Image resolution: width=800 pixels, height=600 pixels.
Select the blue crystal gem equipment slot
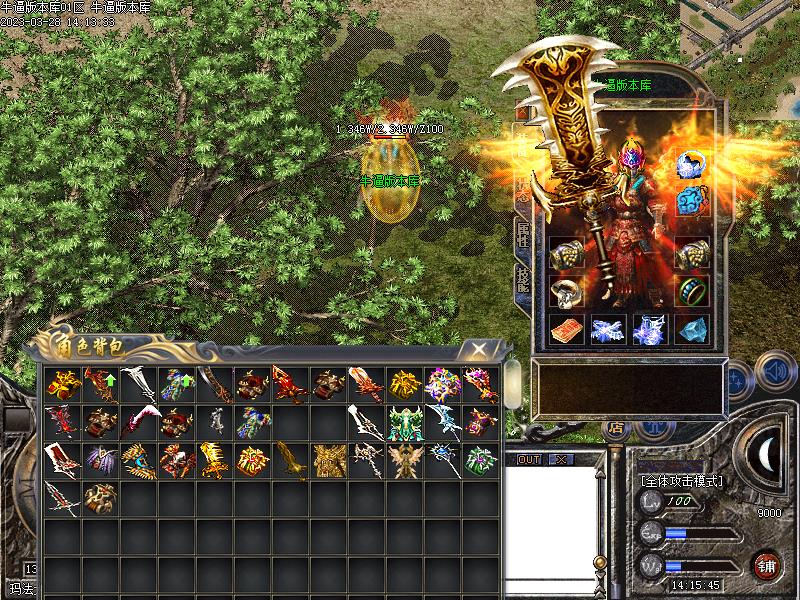point(690,329)
